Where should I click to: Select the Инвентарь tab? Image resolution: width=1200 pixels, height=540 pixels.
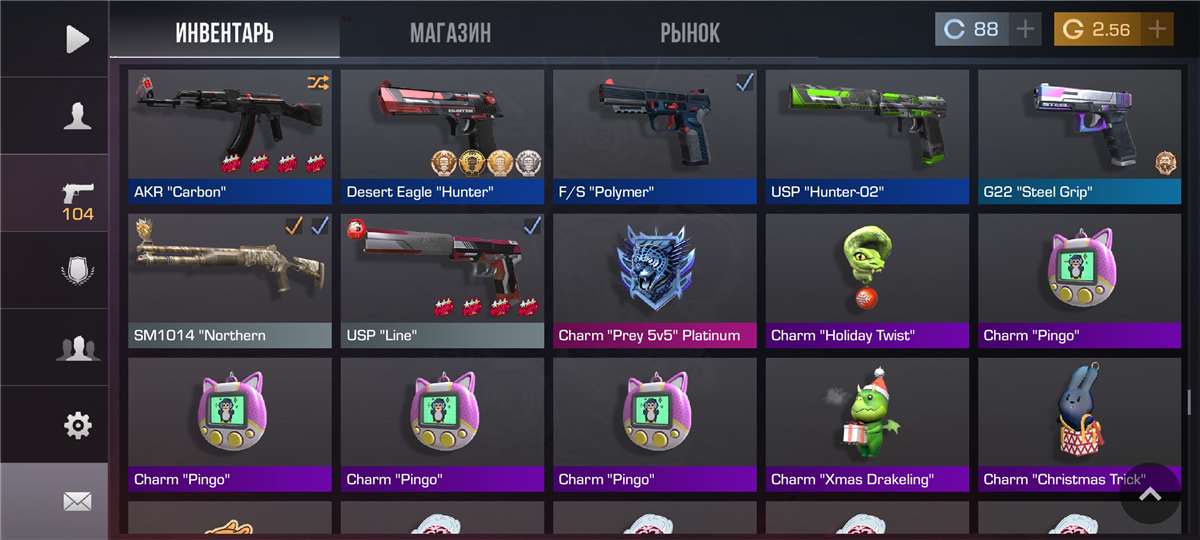point(225,32)
